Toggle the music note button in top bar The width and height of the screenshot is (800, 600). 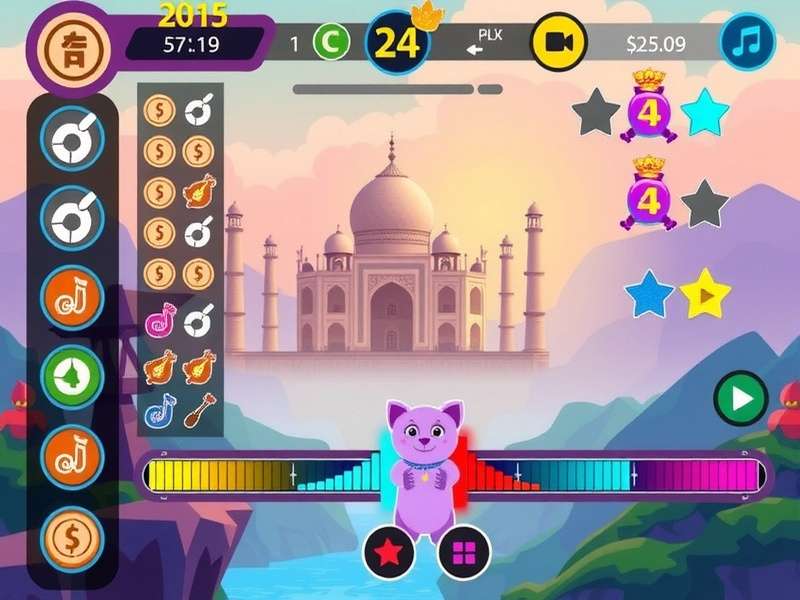point(748,42)
